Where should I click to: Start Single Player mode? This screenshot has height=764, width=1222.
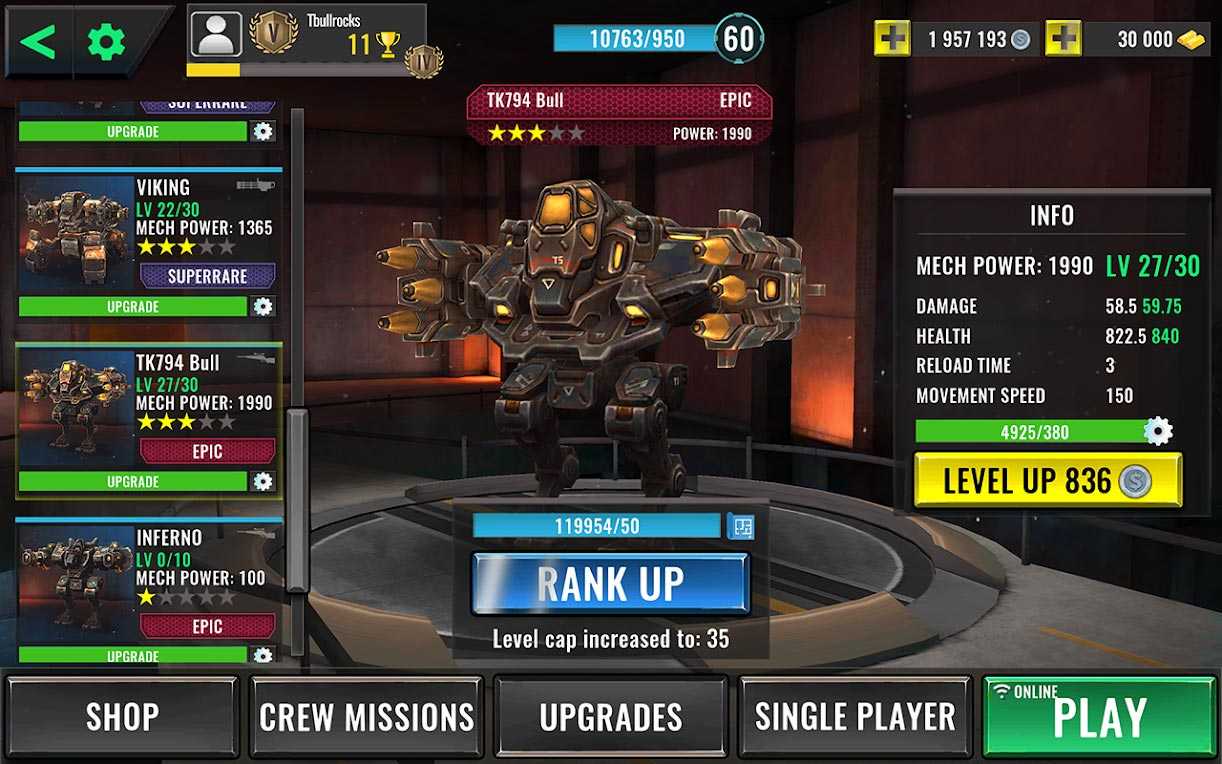pos(854,716)
